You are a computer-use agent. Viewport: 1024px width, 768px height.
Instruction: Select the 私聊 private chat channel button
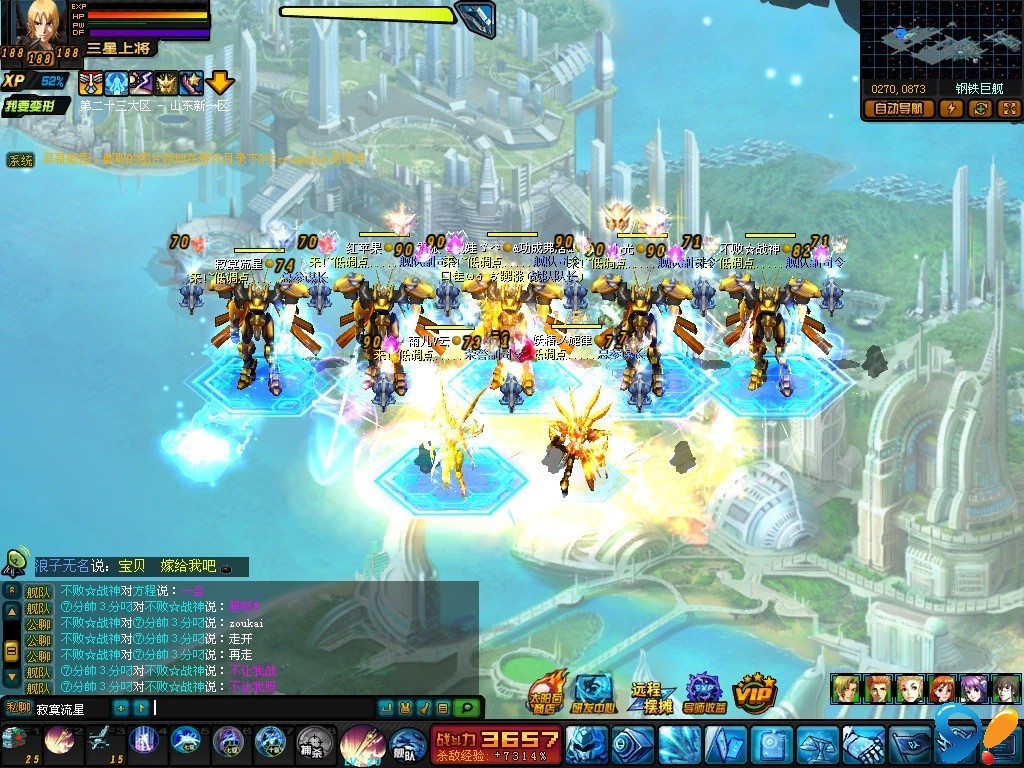click(17, 709)
